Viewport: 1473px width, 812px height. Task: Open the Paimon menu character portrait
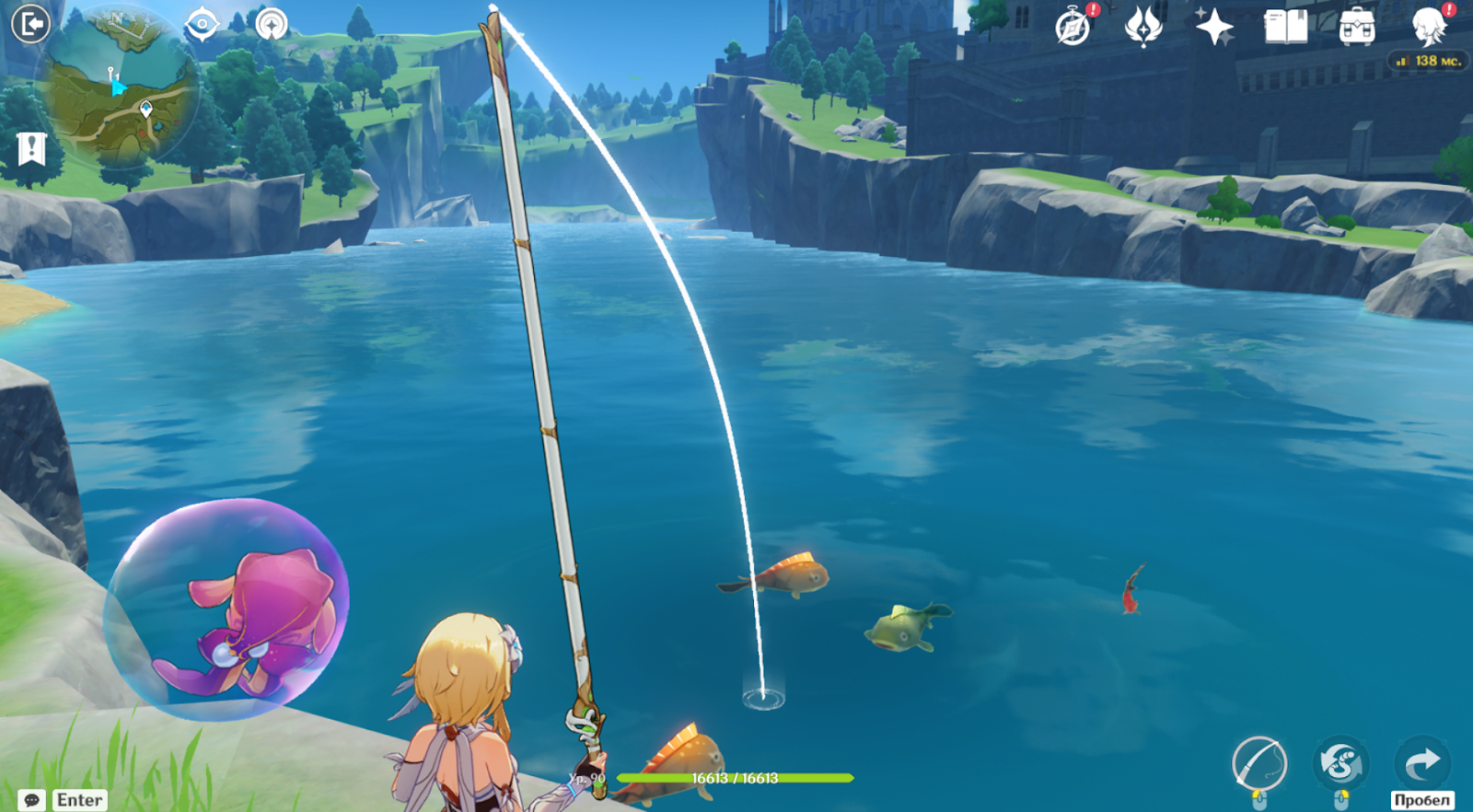pyautogui.click(x=1429, y=27)
